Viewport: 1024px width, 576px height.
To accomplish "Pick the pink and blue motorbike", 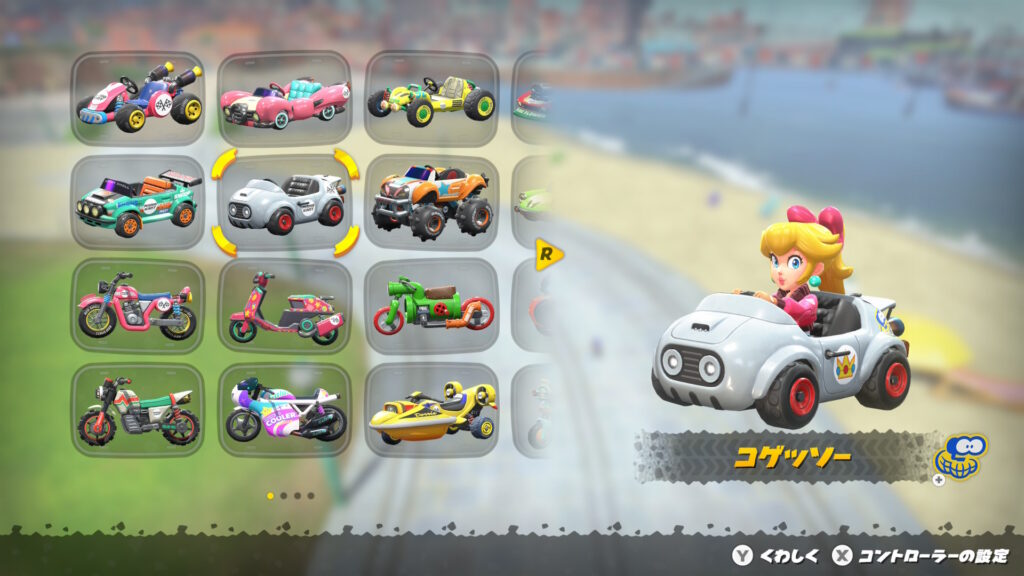I will [x=138, y=306].
